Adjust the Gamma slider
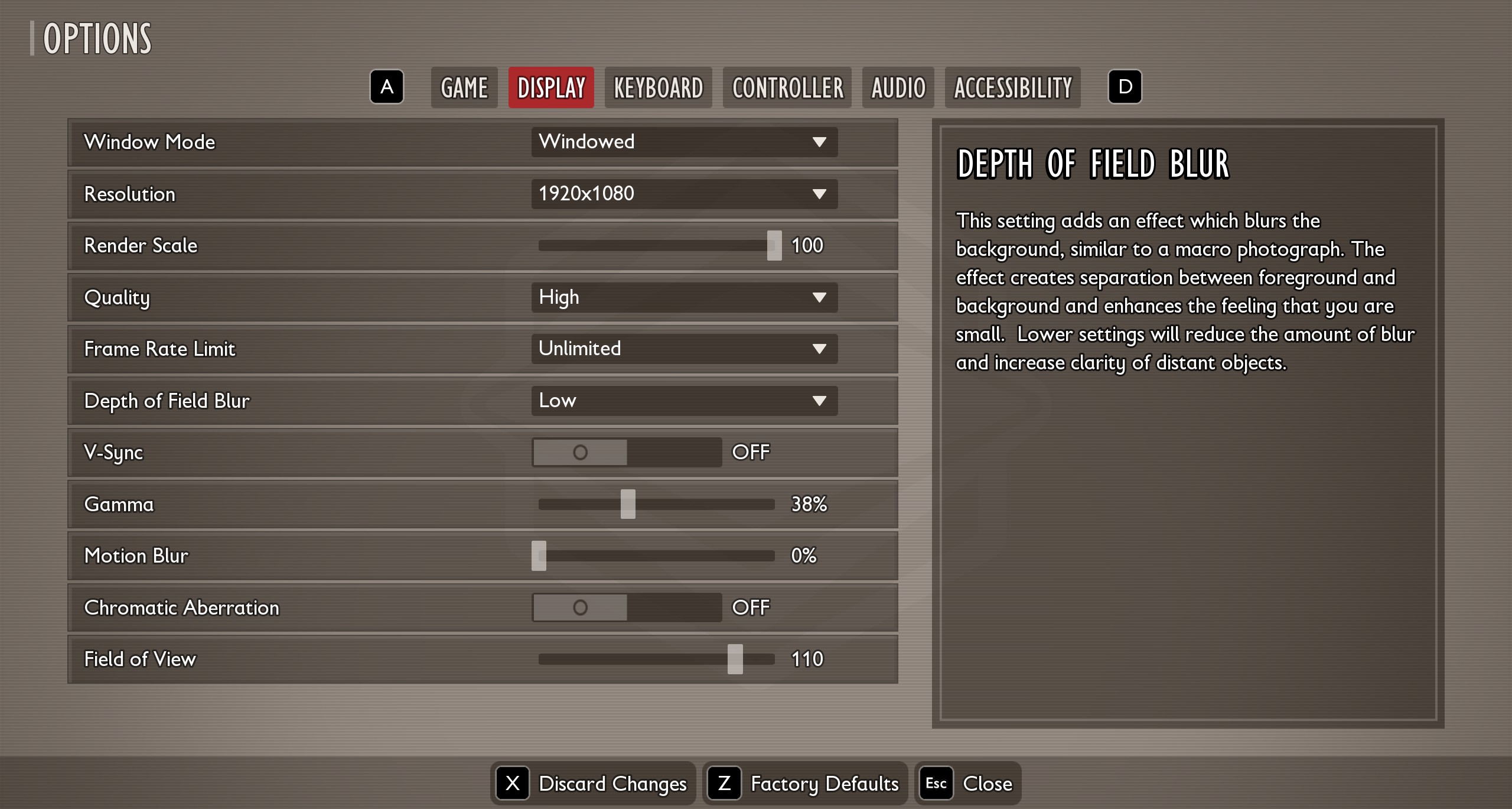Screen dimensions: 1512x809 tap(628, 504)
